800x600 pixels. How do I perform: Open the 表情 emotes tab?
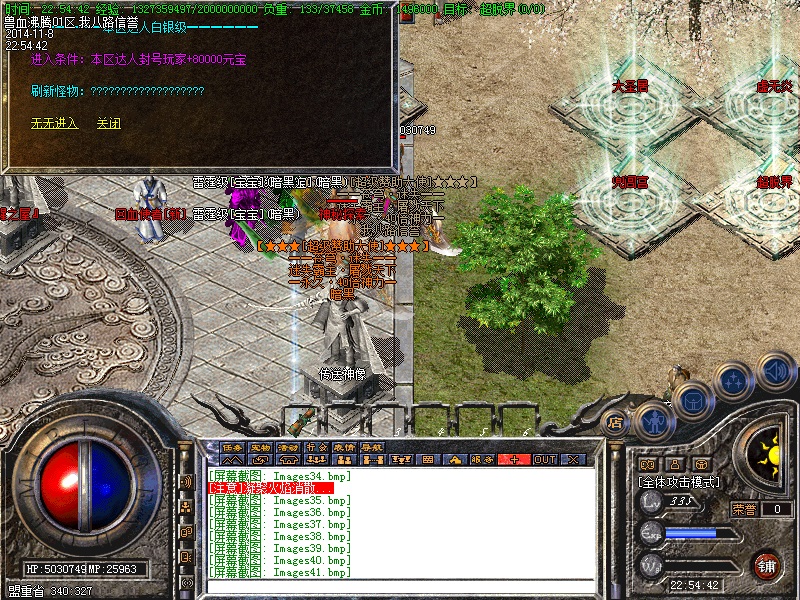345,446
